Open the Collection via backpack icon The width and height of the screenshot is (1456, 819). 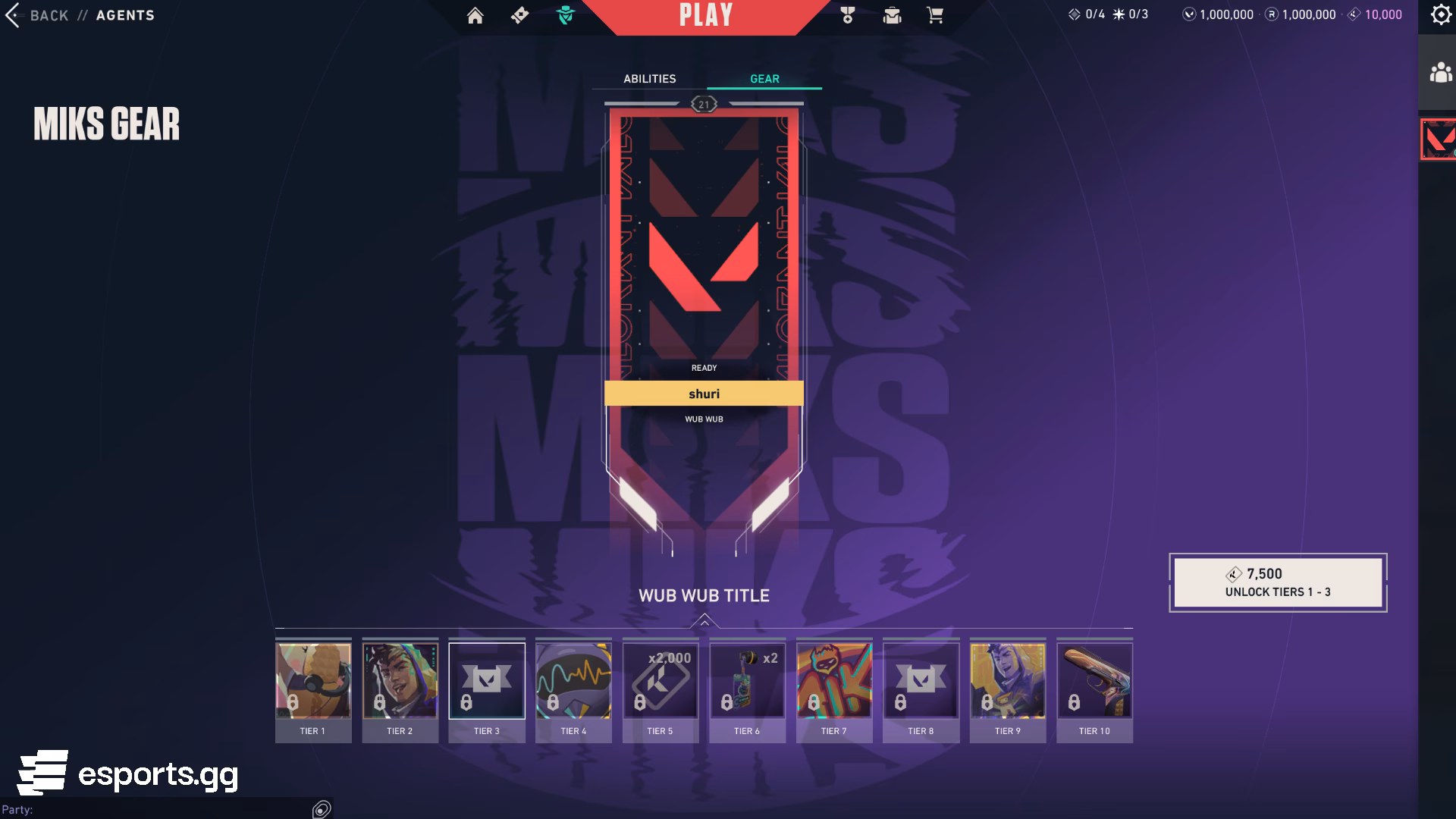click(x=893, y=14)
